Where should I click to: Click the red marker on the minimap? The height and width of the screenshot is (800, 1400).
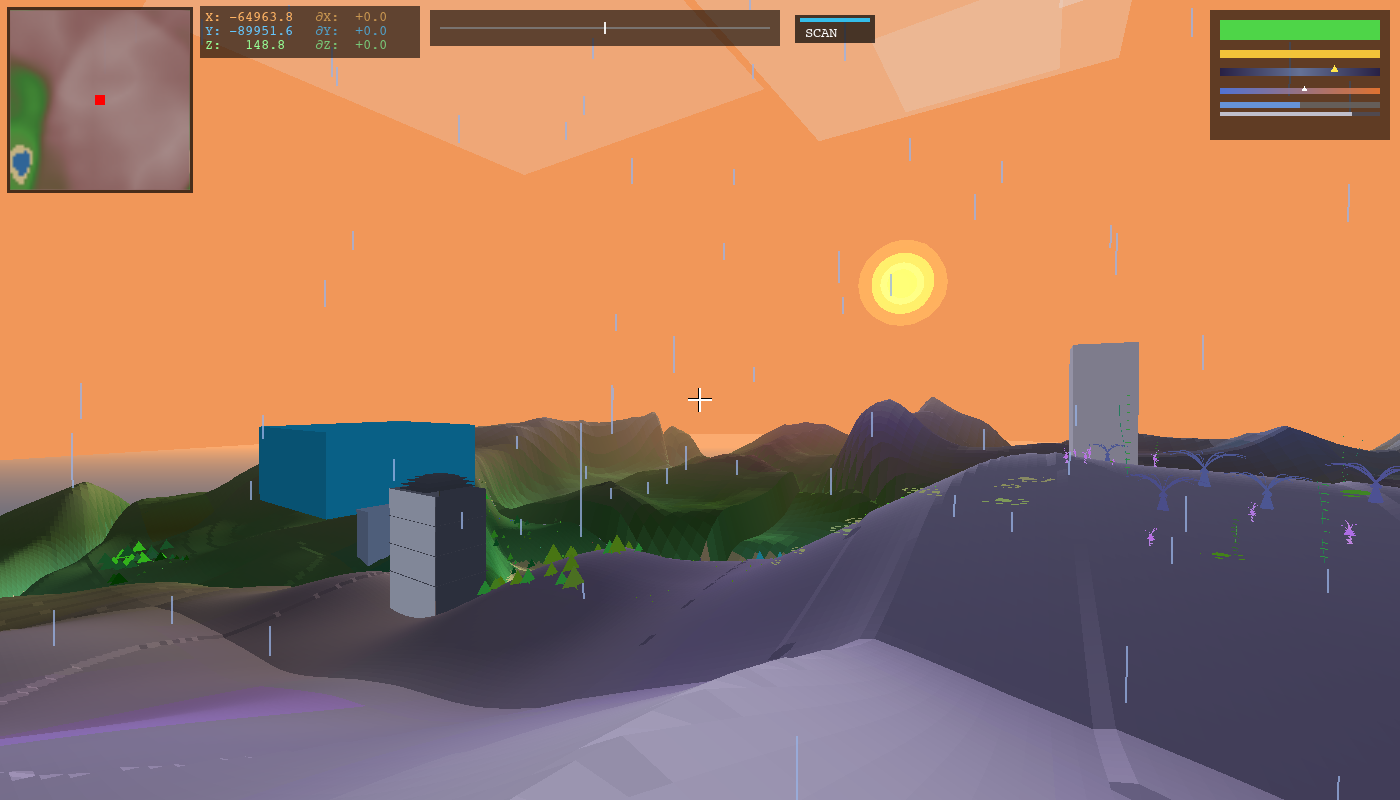(100, 100)
